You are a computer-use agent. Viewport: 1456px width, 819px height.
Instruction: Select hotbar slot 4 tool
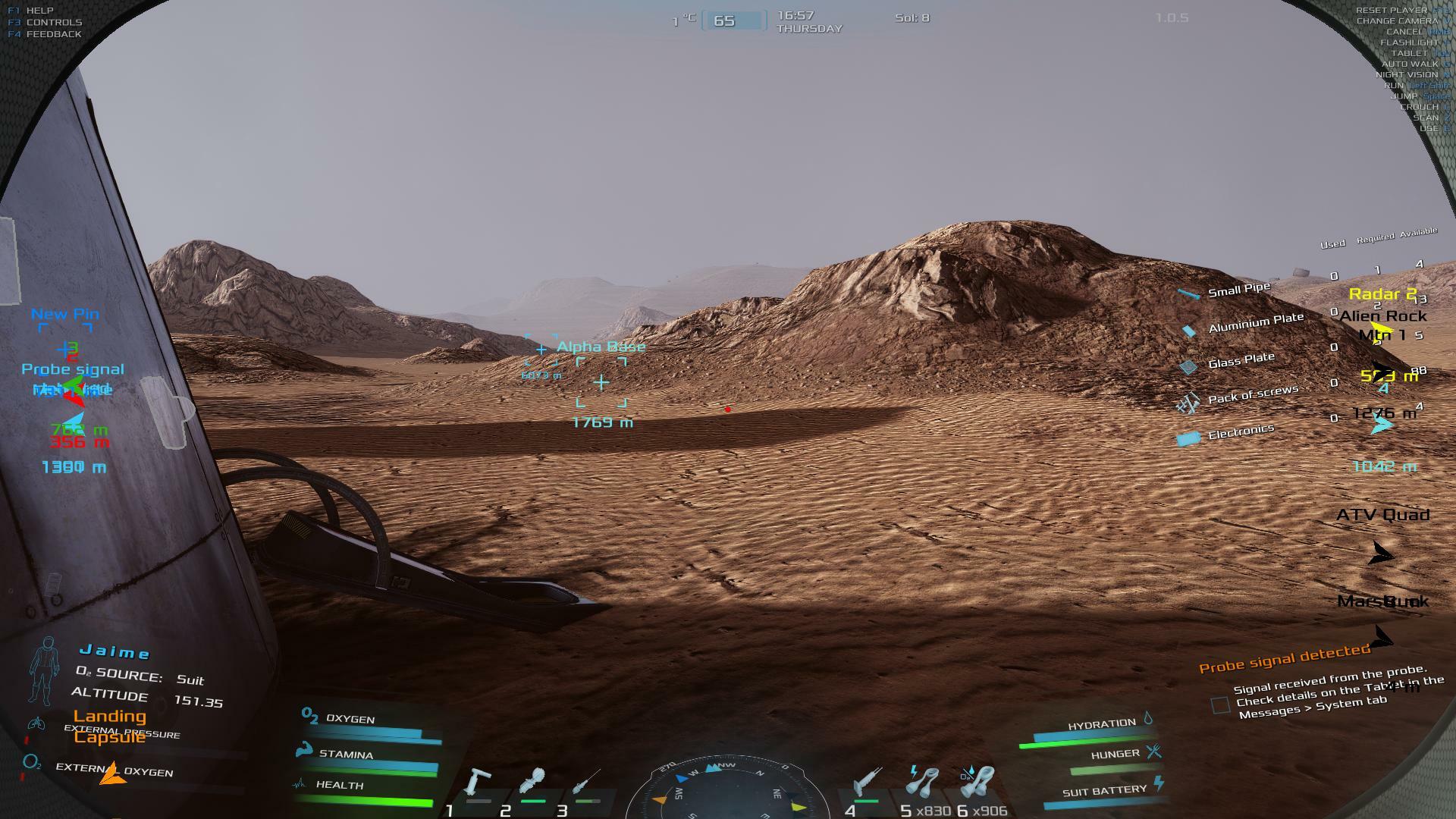click(864, 783)
